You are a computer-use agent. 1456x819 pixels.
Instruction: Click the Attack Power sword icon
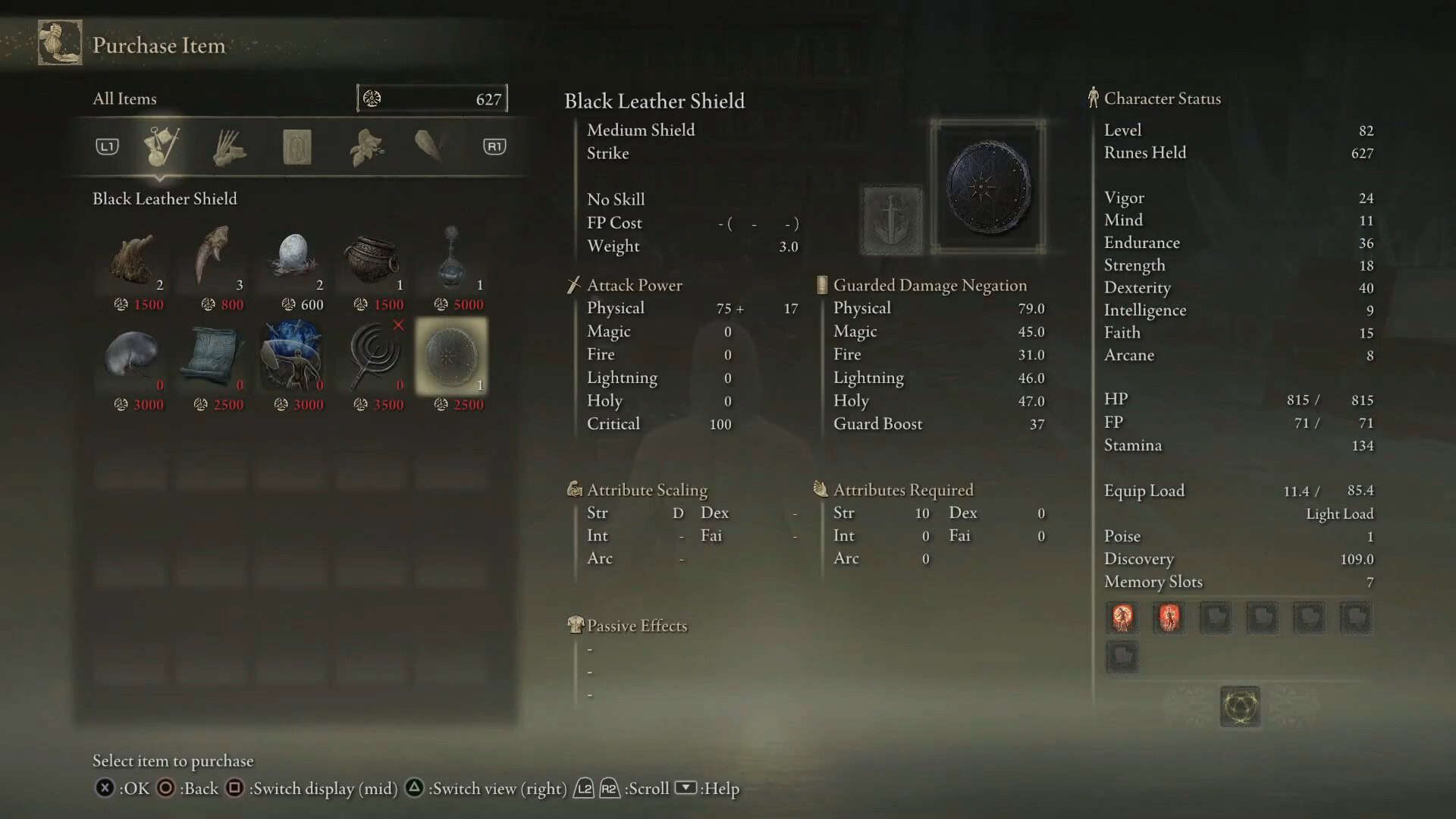coord(572,284)
